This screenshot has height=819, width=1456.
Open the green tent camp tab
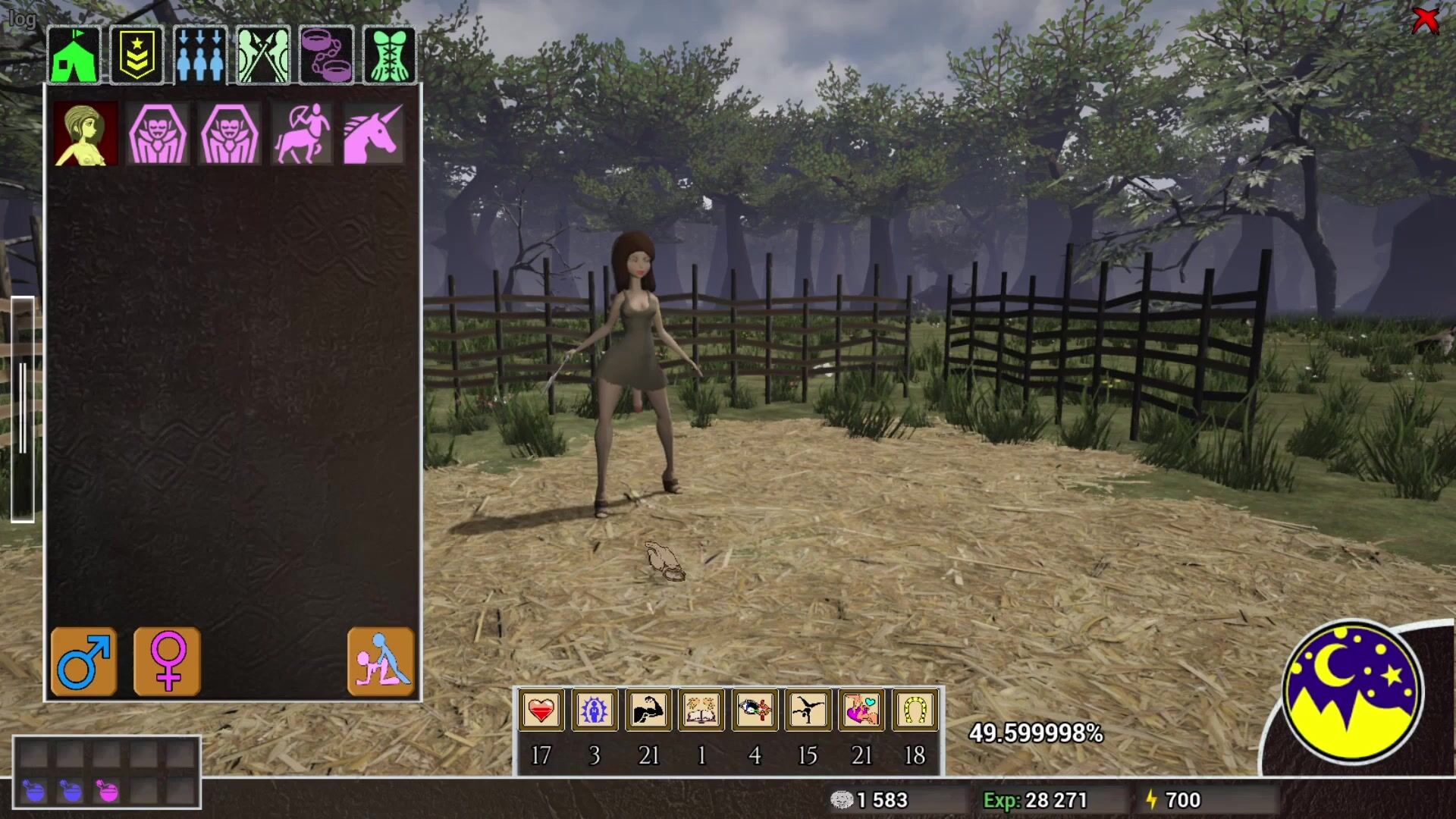tap(74, 55)
